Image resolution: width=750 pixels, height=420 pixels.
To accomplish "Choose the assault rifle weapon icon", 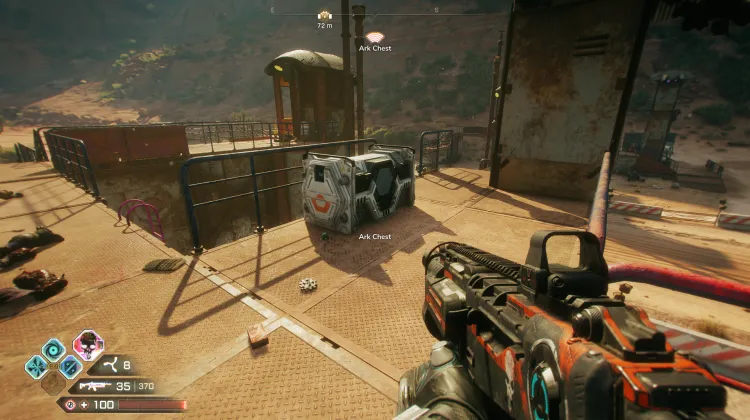I will click(x=94, y=386).
